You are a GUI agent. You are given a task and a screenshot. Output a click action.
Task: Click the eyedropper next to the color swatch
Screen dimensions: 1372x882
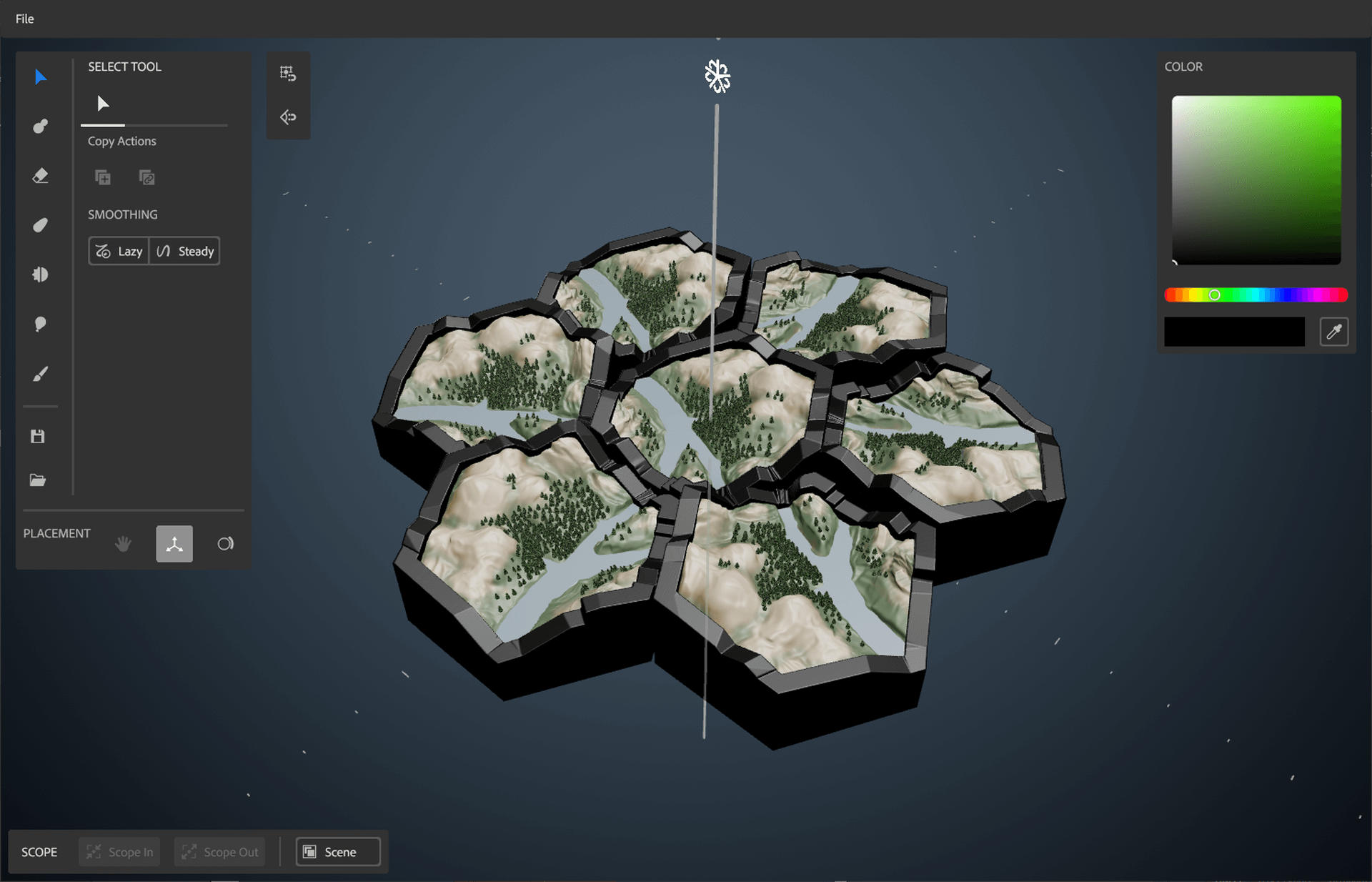pos(1334,331)
